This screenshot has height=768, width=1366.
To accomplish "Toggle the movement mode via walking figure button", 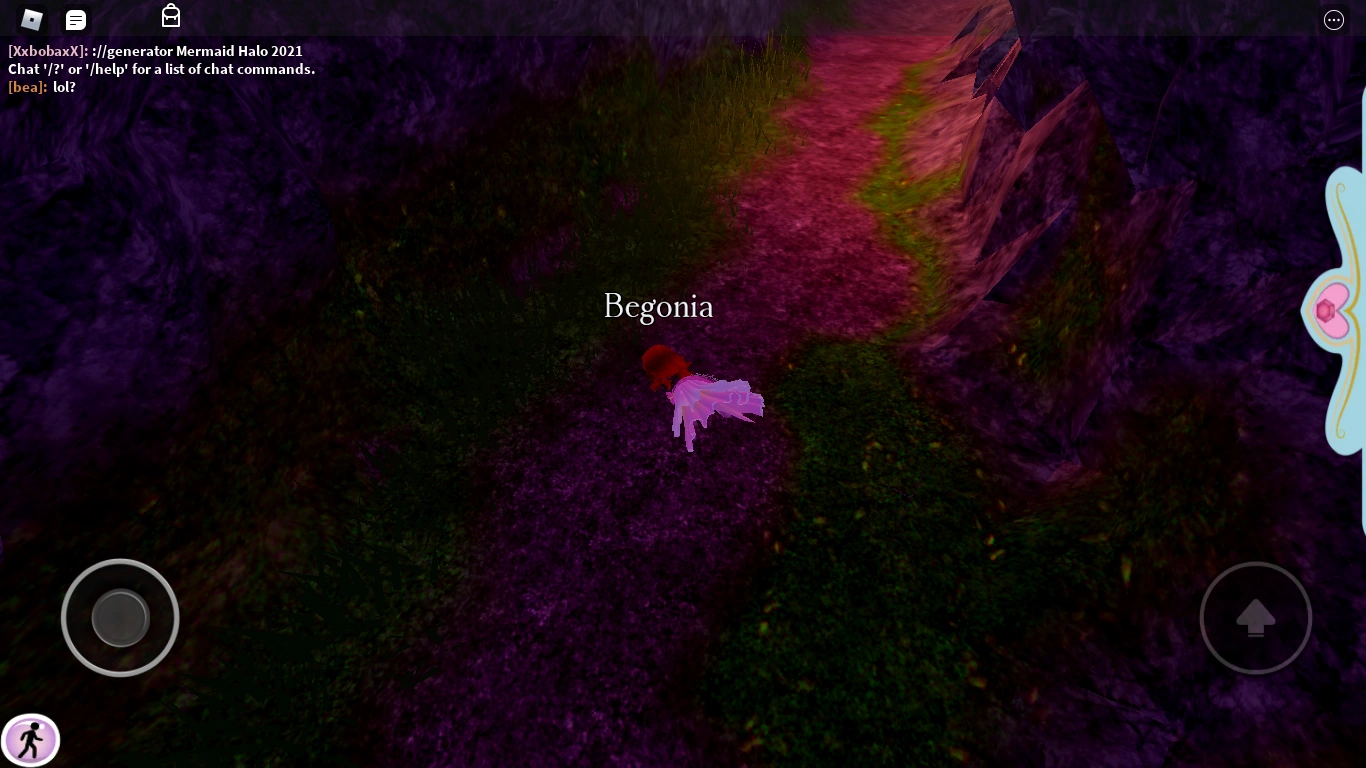I will pos(31,739).
